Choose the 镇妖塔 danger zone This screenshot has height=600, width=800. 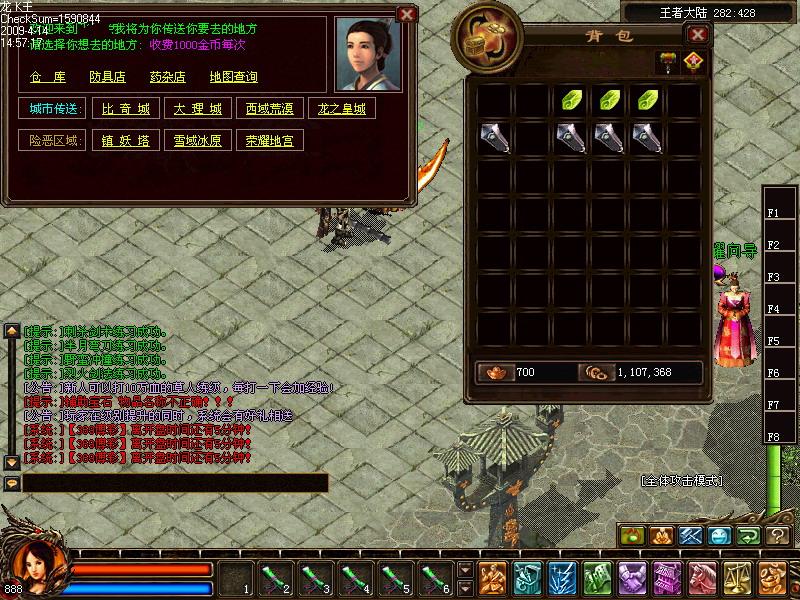[126, 141]
